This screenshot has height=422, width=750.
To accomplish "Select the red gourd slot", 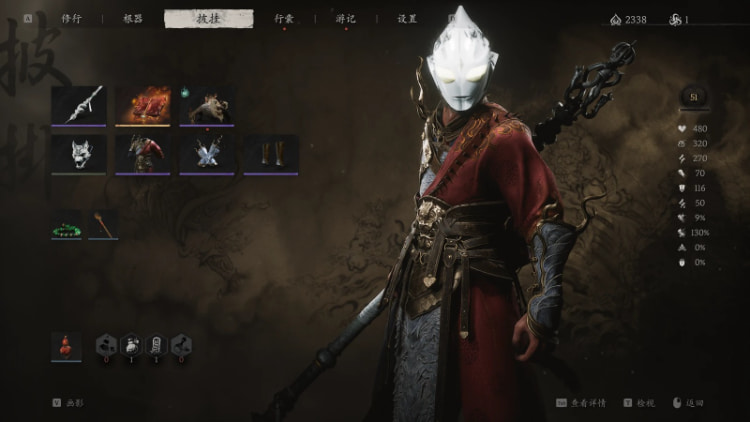I will [66, 346].
